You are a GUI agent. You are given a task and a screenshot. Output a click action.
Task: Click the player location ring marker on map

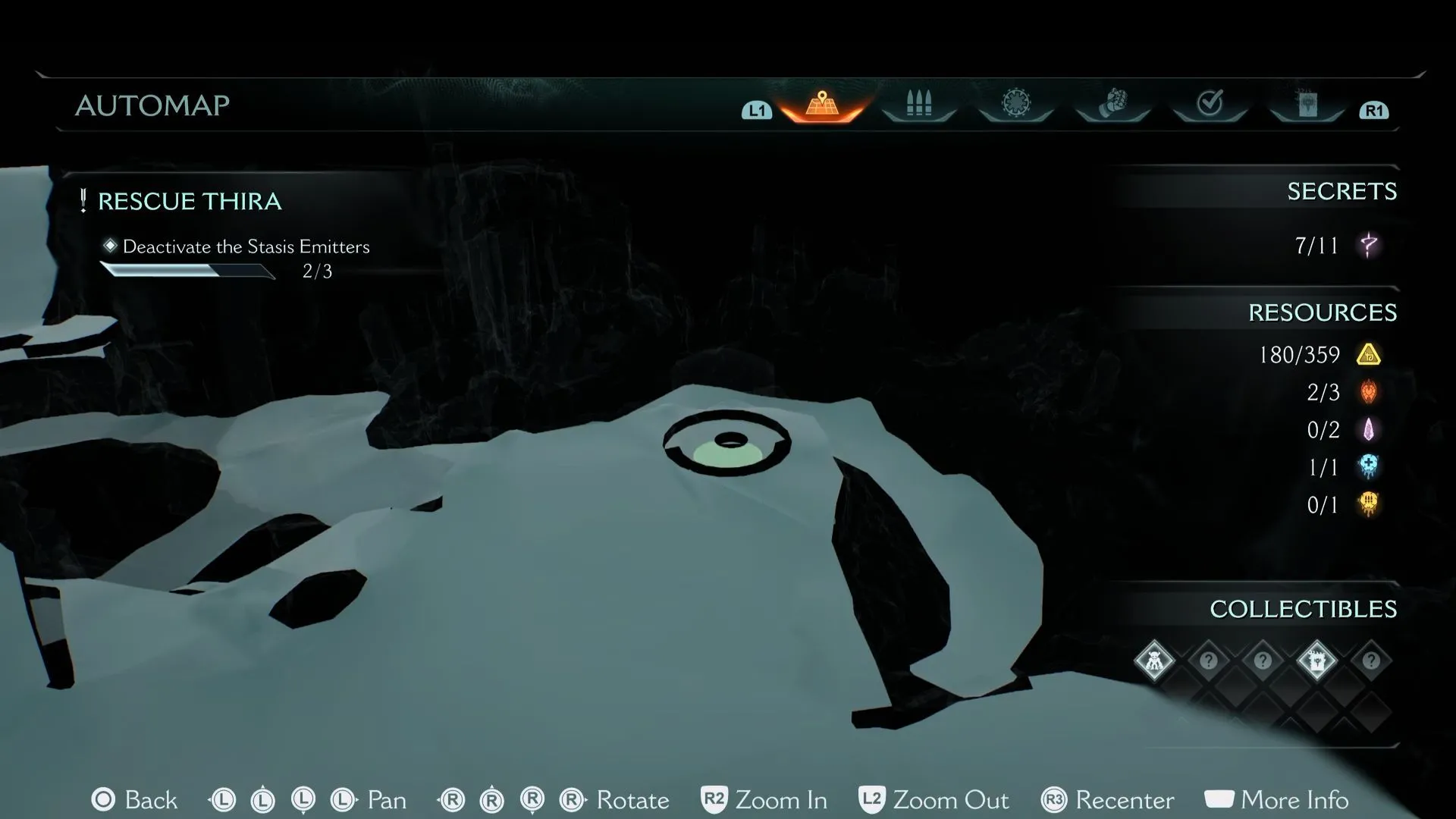pos(727,444)
